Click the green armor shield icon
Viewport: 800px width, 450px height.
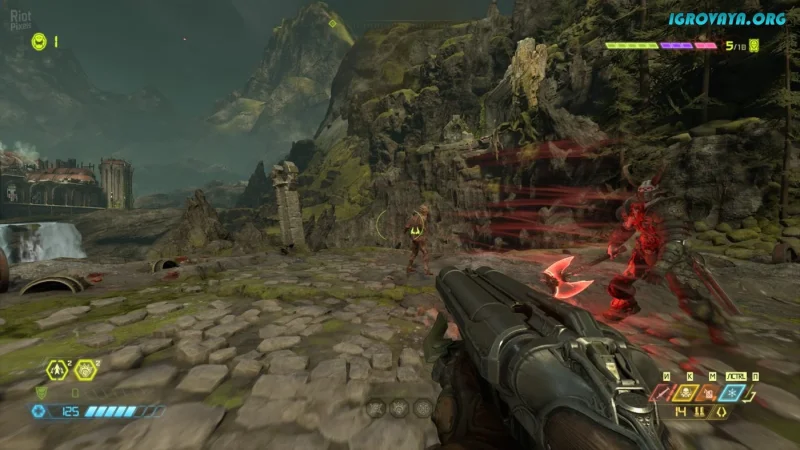tap(41, 392)
